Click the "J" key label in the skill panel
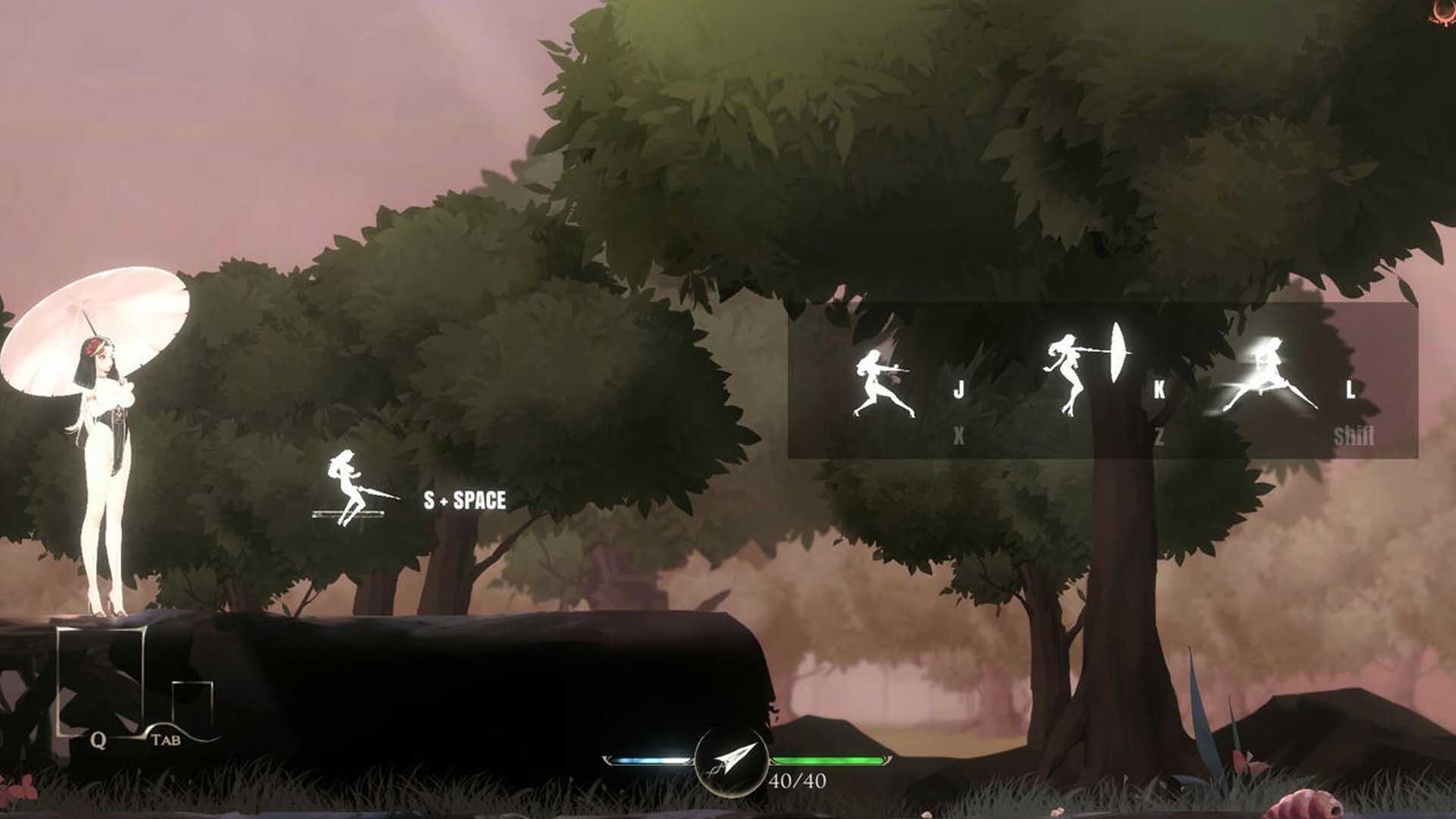 point(960,391)
